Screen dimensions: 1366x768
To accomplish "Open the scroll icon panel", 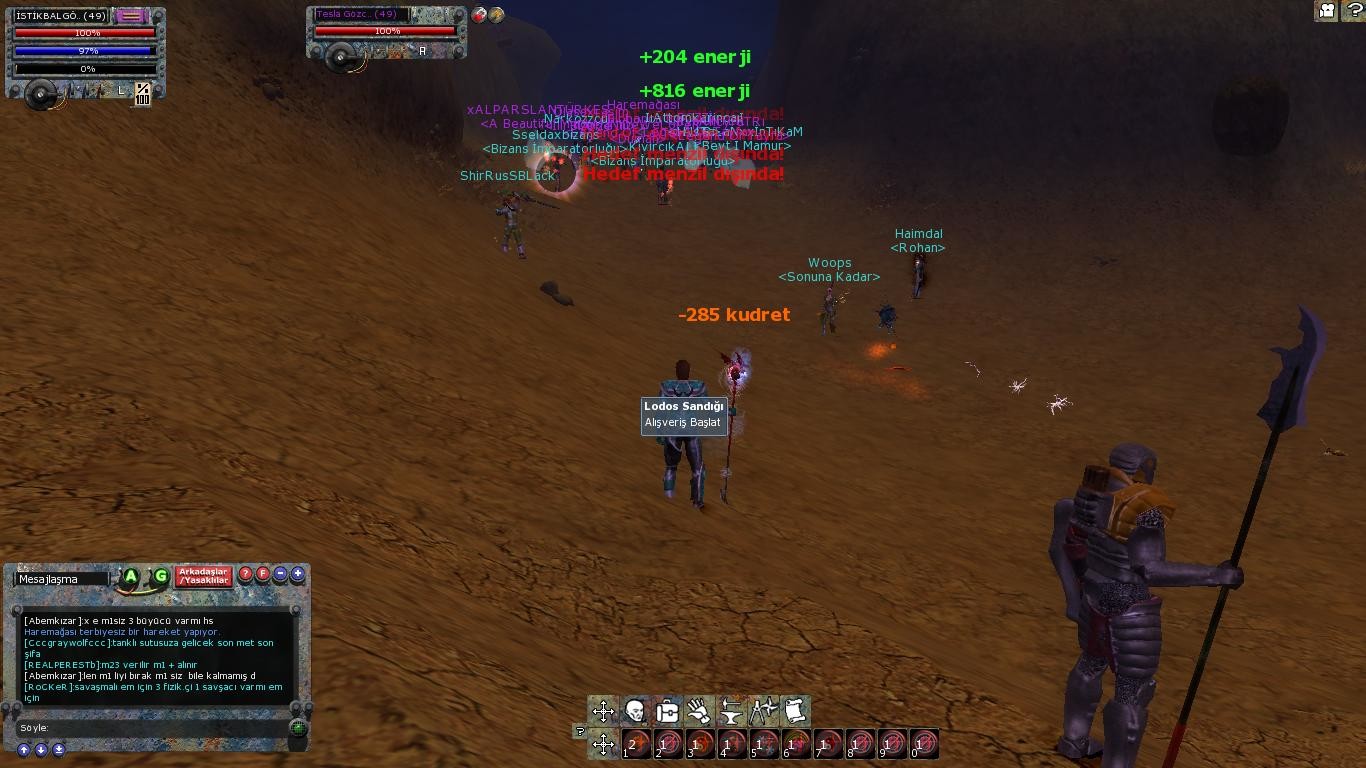I will pos(795,711).
